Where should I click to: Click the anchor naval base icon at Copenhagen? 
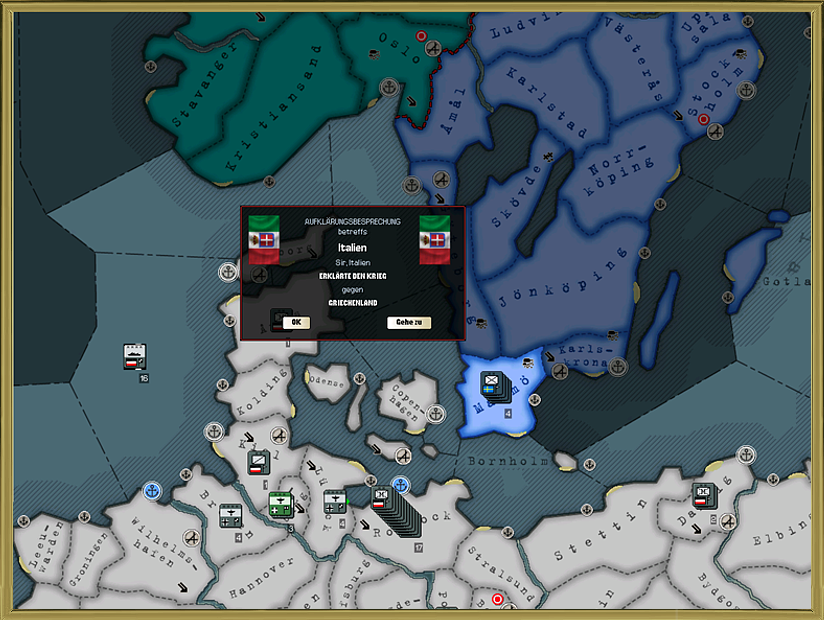coord(435,413)
